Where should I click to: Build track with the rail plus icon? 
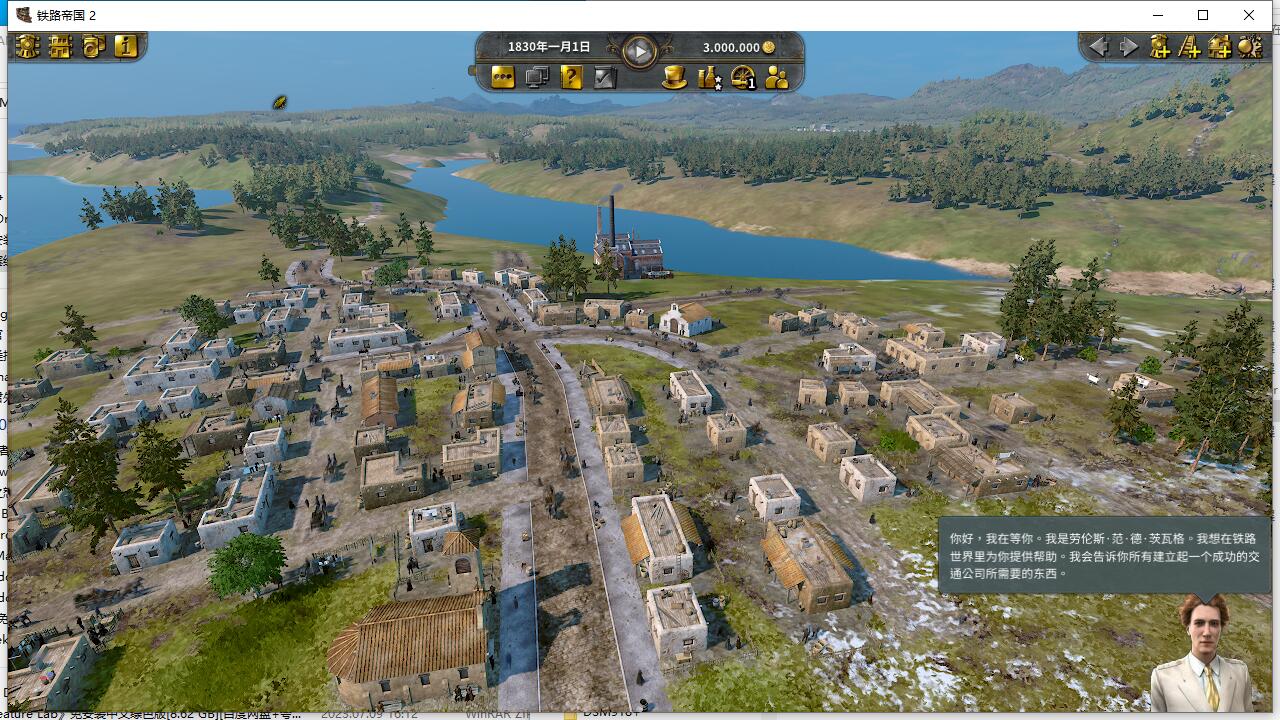point(1189,46)
